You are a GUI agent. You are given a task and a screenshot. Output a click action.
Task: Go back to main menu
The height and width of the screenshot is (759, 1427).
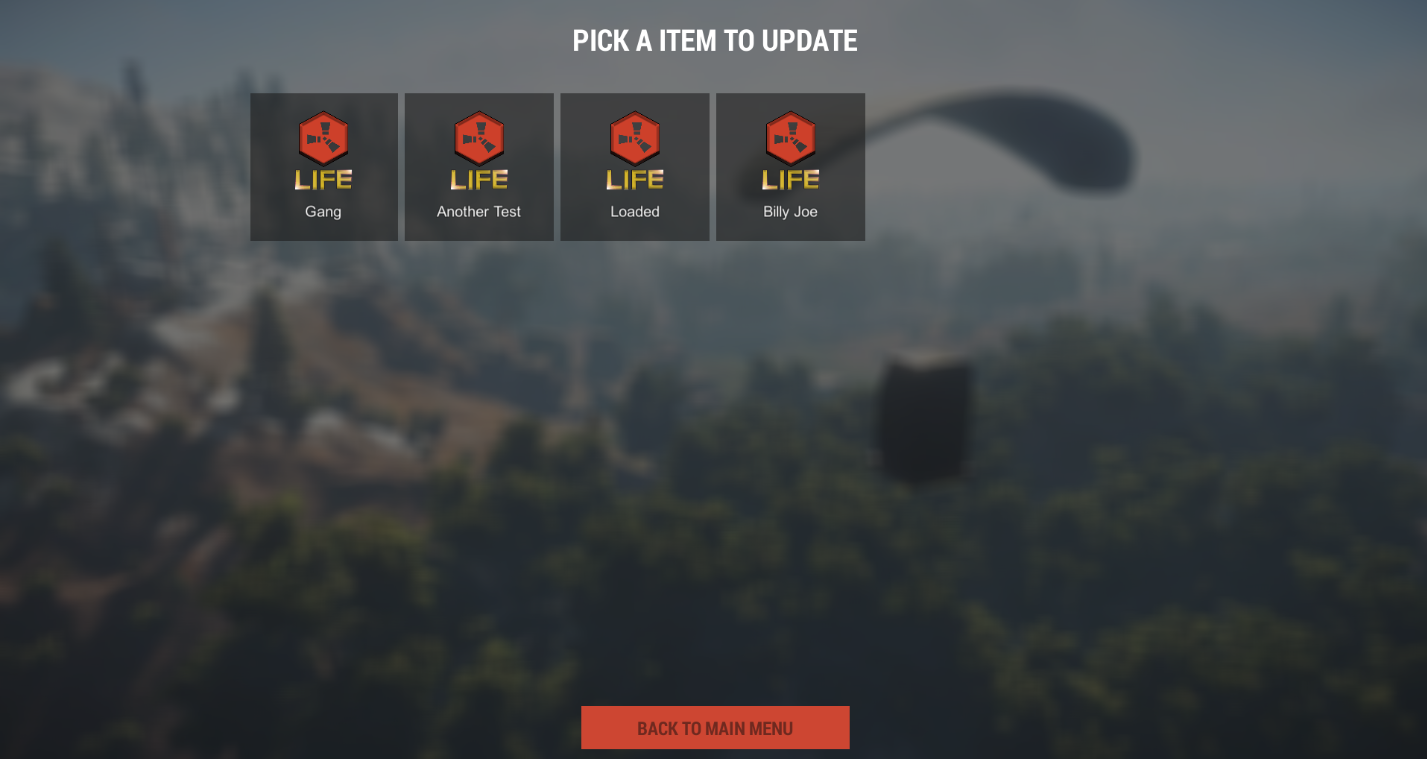tap(715, 728)
